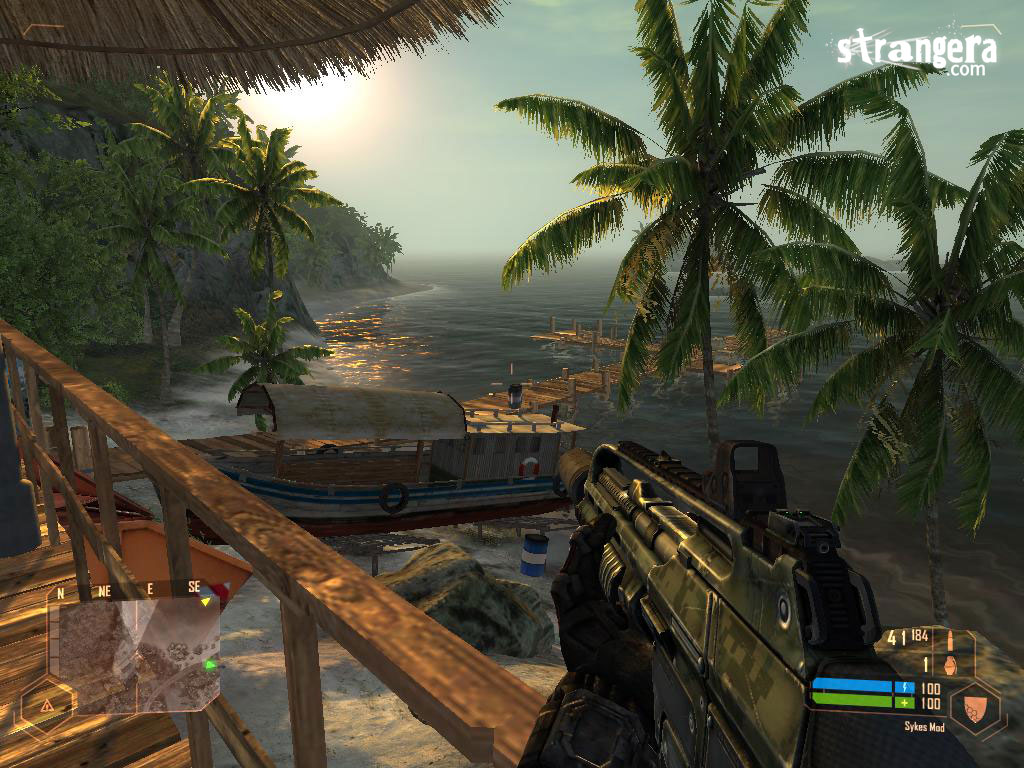Click the nanosuit armor shield icon
The width and height of the screenshot is (1024, 768).
coord(975,707)
